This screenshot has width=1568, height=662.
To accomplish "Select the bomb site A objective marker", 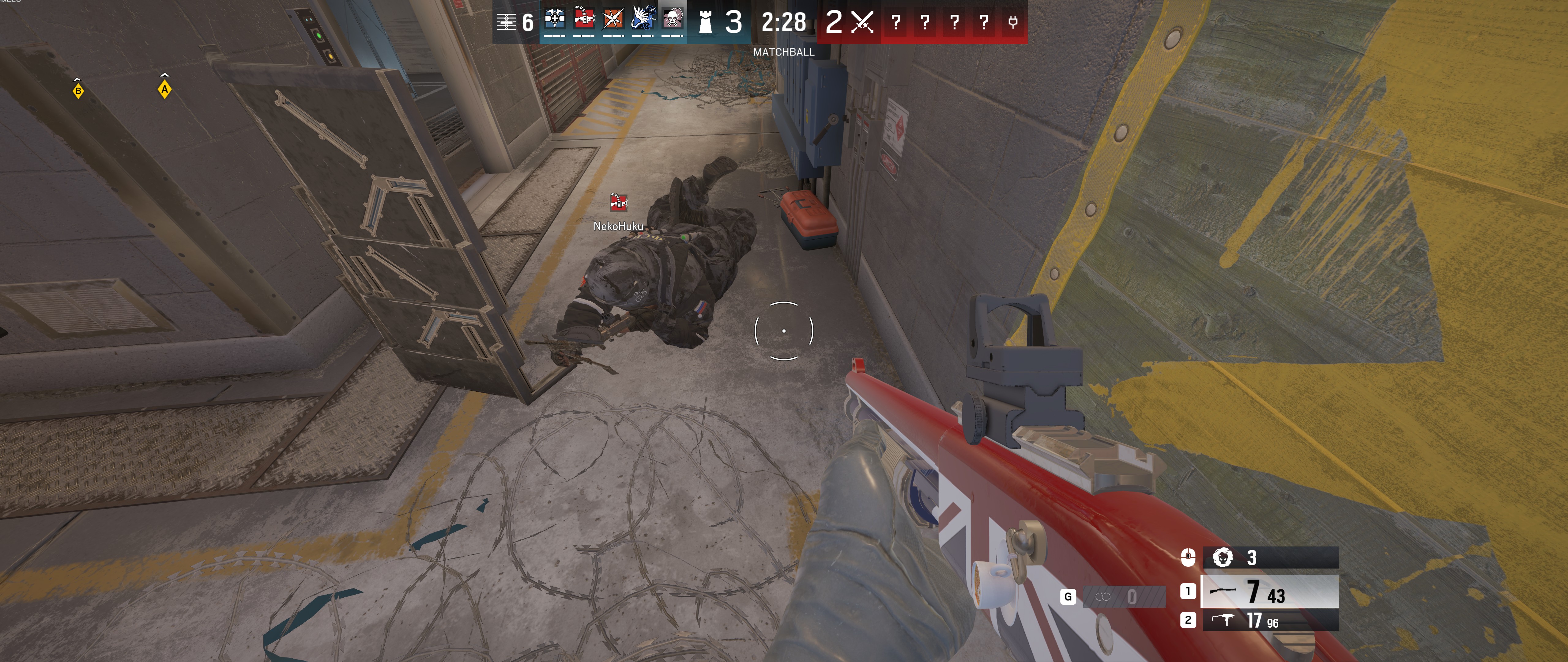I will click(164, 89).
